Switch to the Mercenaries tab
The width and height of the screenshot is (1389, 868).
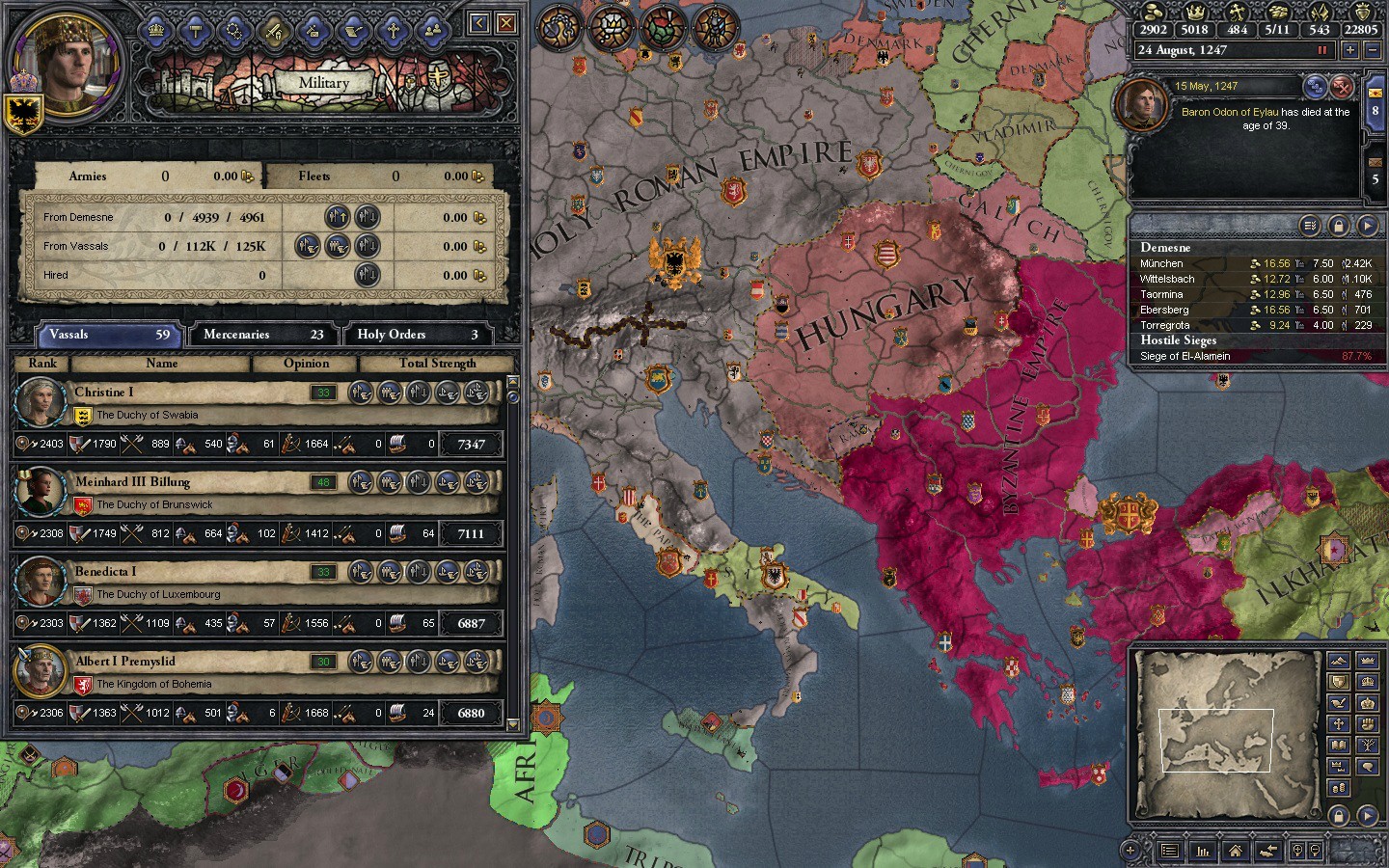pos(262,335)
